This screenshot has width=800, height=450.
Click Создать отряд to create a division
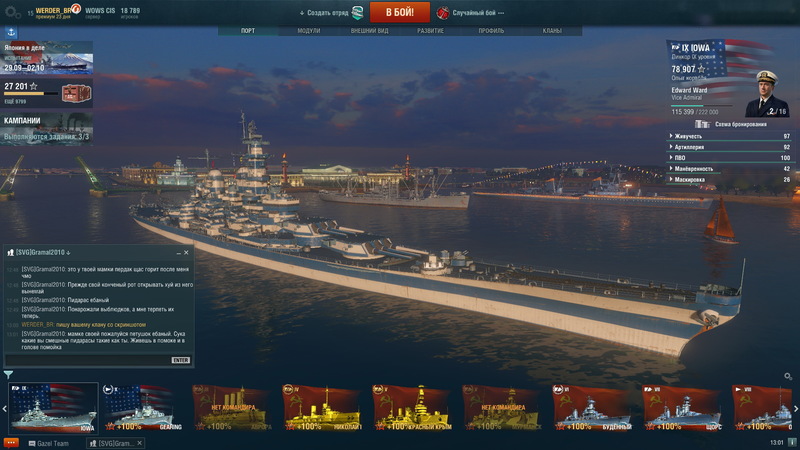(327, 12)
